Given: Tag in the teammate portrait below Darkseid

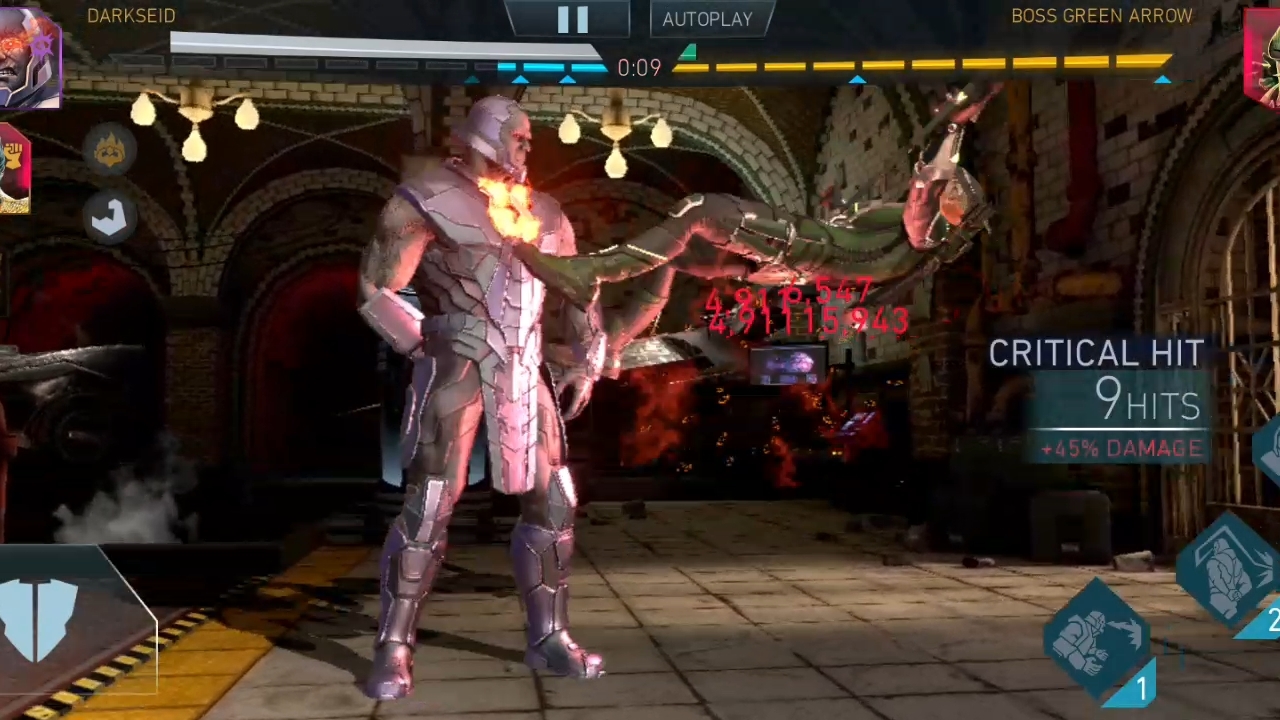Looking at the screenshot, I should coord(14,170).
